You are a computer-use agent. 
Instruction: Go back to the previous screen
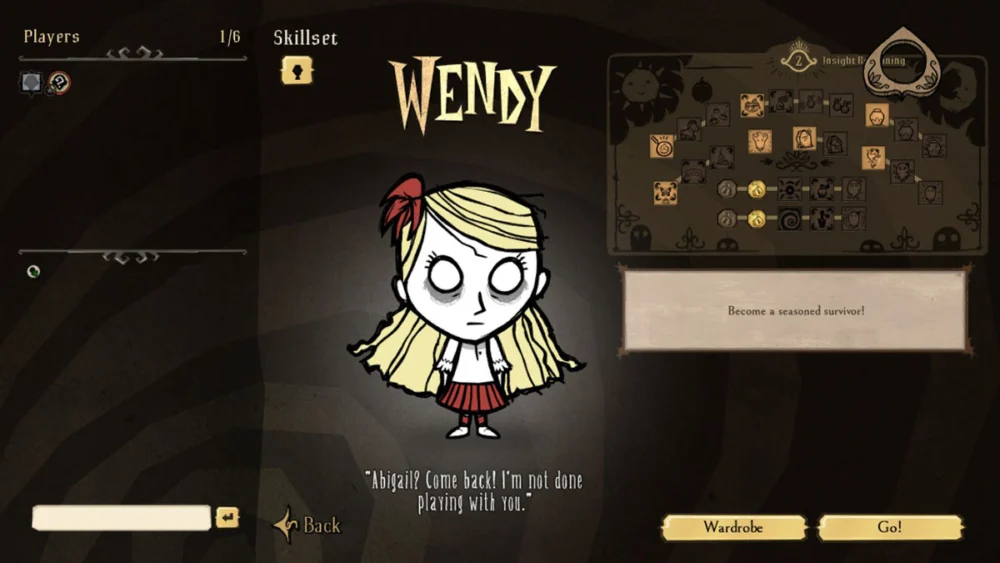pos(310,525)
